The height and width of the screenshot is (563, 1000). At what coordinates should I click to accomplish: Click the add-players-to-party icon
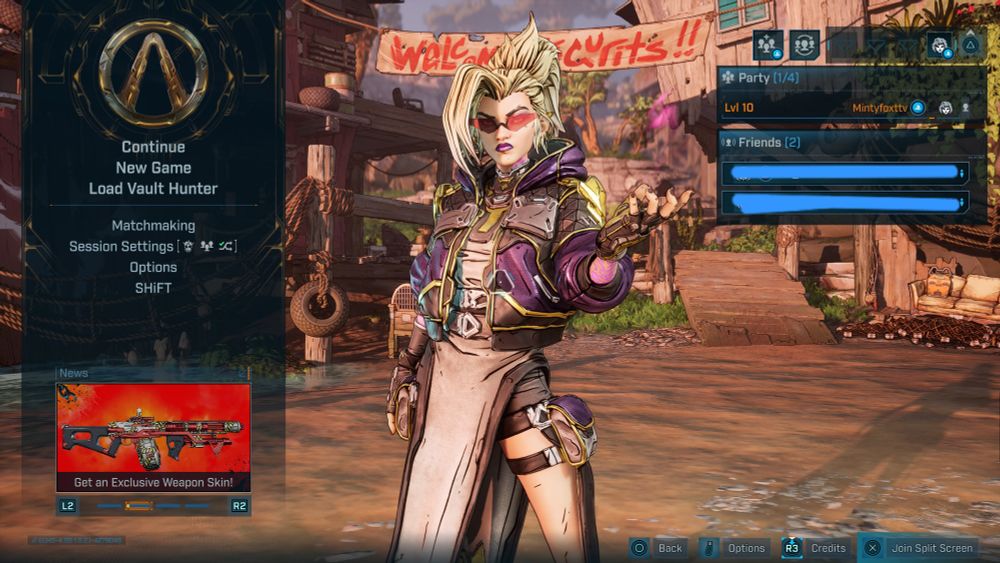[x=768, y=45]
